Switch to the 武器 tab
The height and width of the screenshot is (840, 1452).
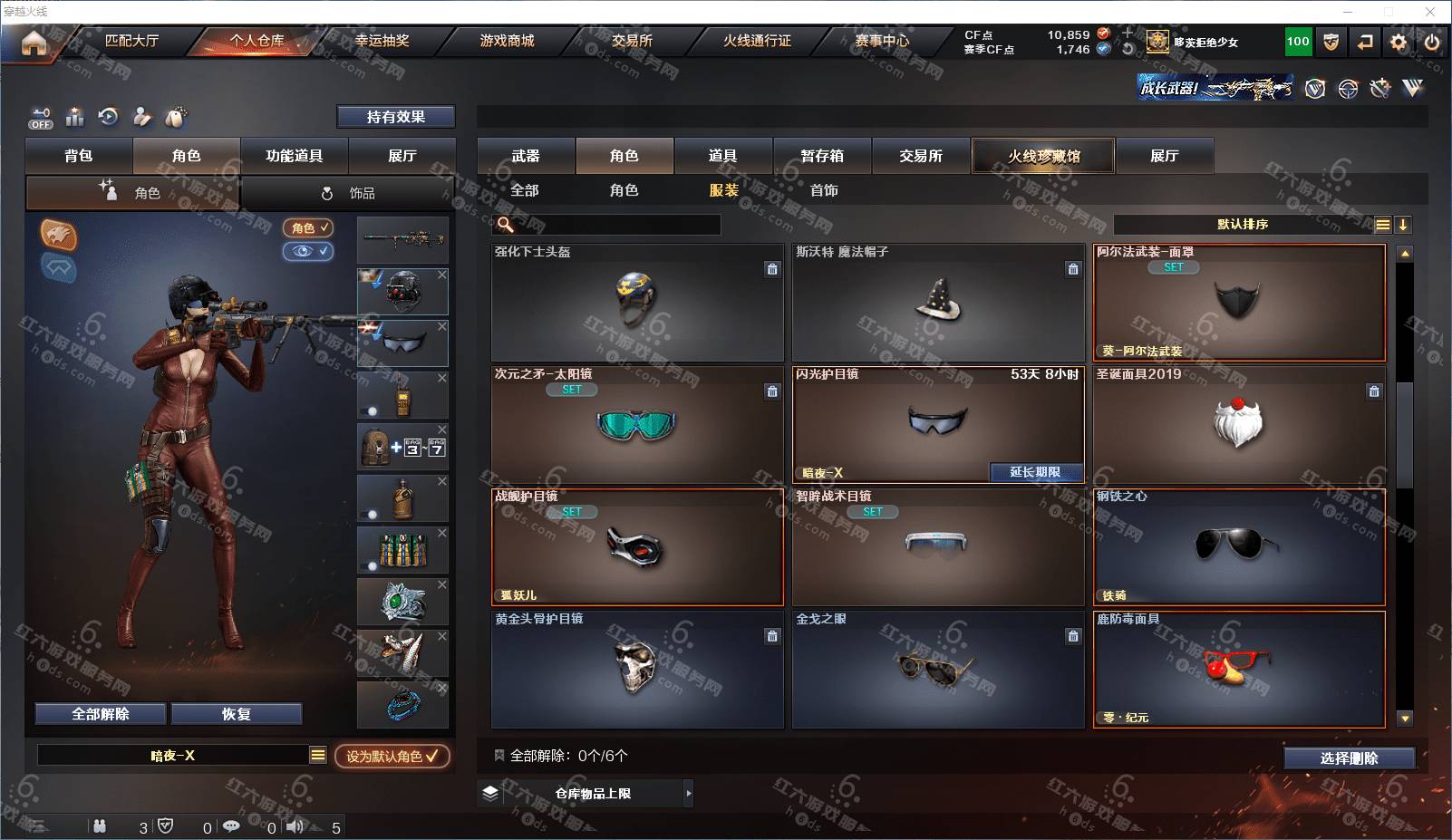pos(526,156)
